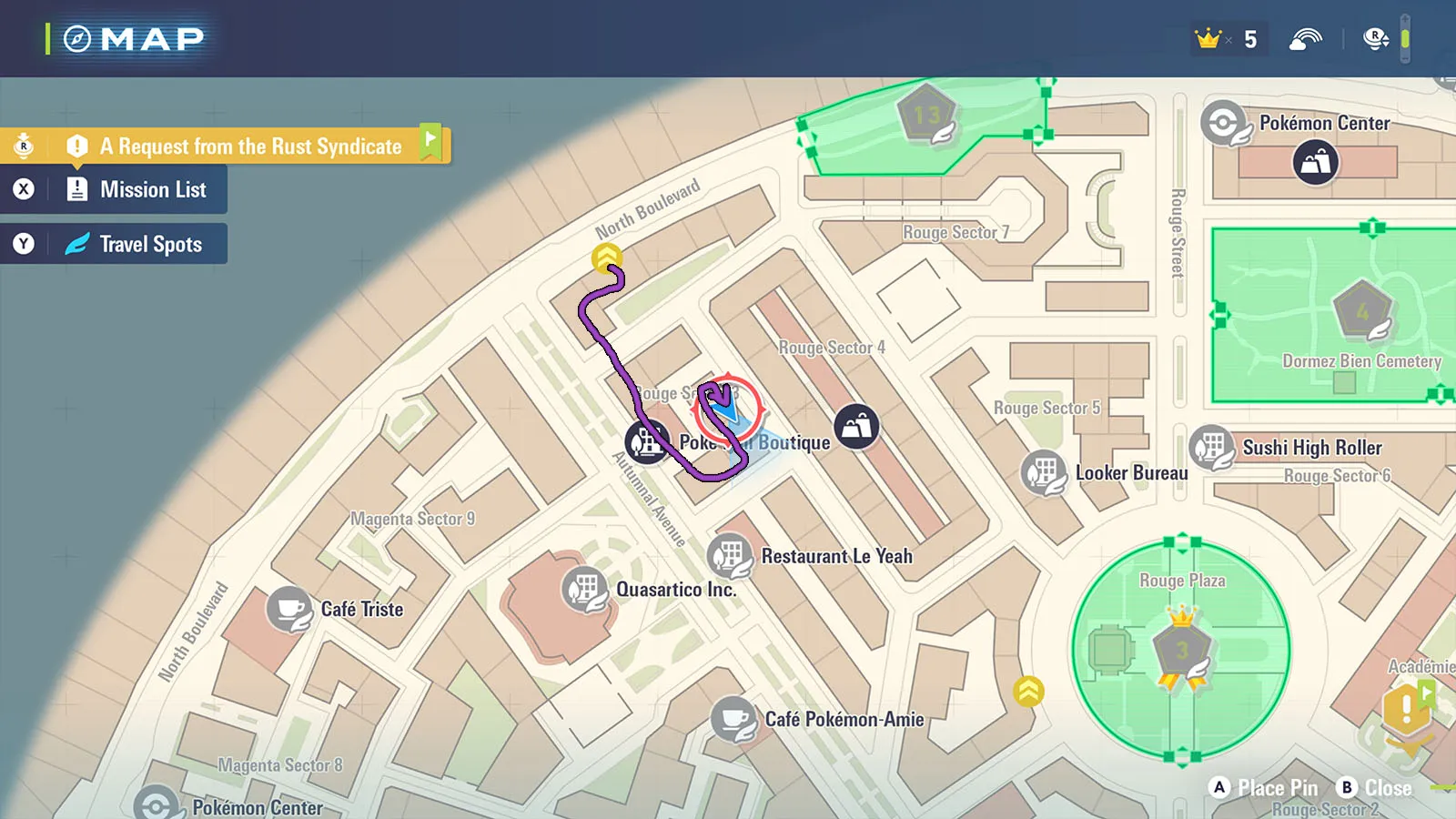Select the Pokémon Center marker near Rouge Street
The height and width of the screenshot is (819, 1456).
click(x=1222, y=123)
